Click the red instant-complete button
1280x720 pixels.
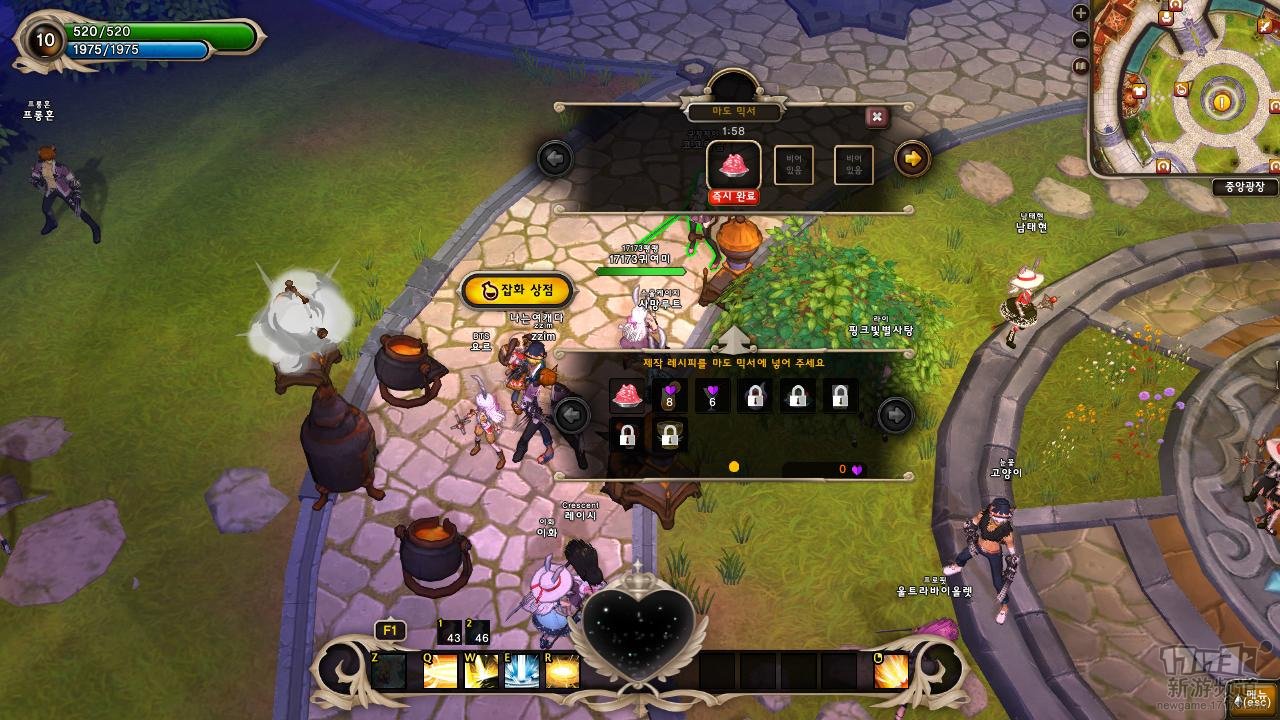point(733,197)
